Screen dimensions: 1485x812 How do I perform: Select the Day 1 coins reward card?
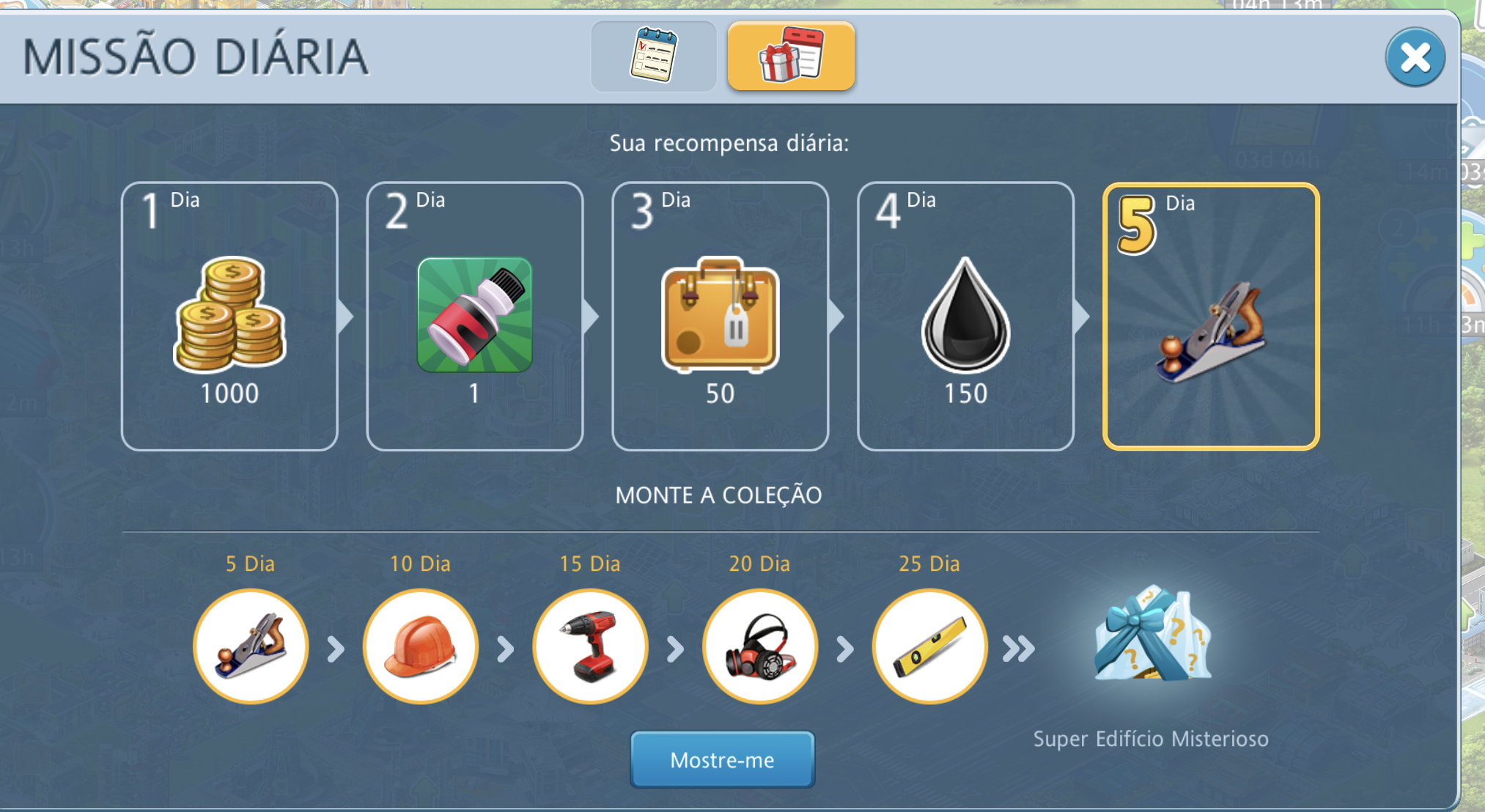229,316
